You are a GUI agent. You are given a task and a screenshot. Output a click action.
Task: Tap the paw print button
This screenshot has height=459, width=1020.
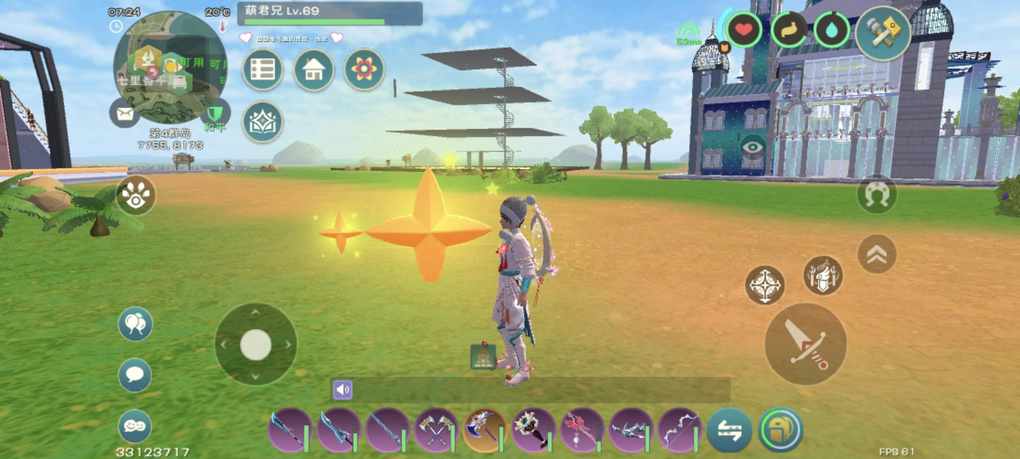click(136, 195)
